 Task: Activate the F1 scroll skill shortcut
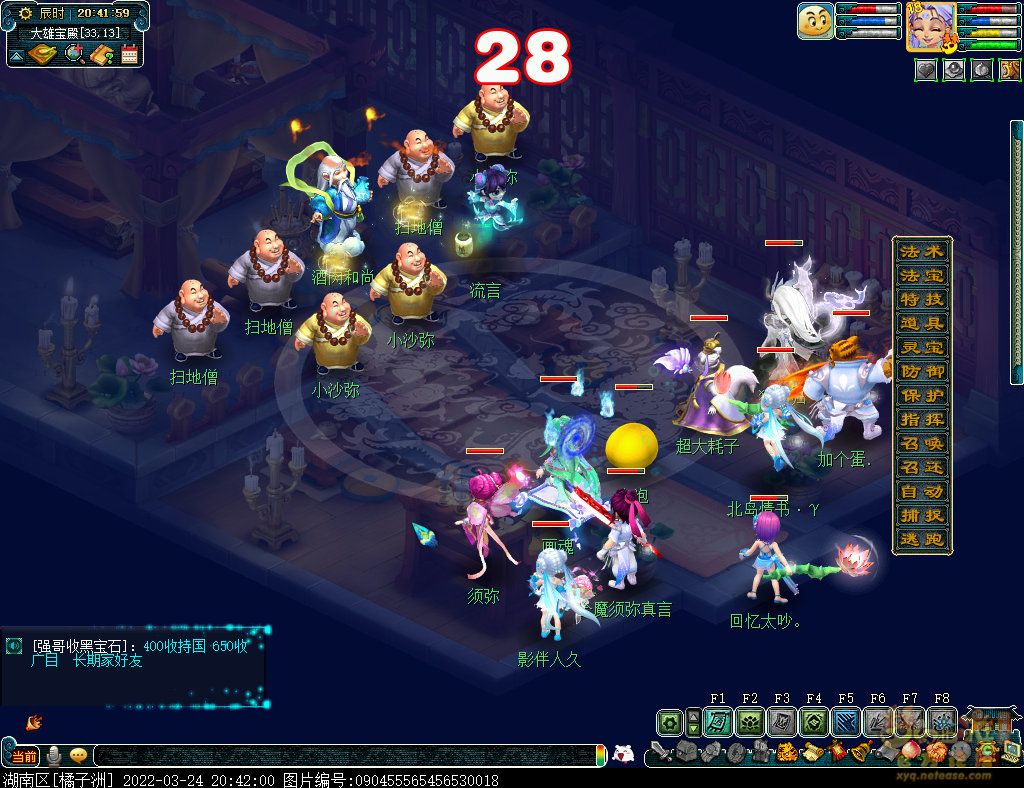pyautogui.click(x=717, y=722)
